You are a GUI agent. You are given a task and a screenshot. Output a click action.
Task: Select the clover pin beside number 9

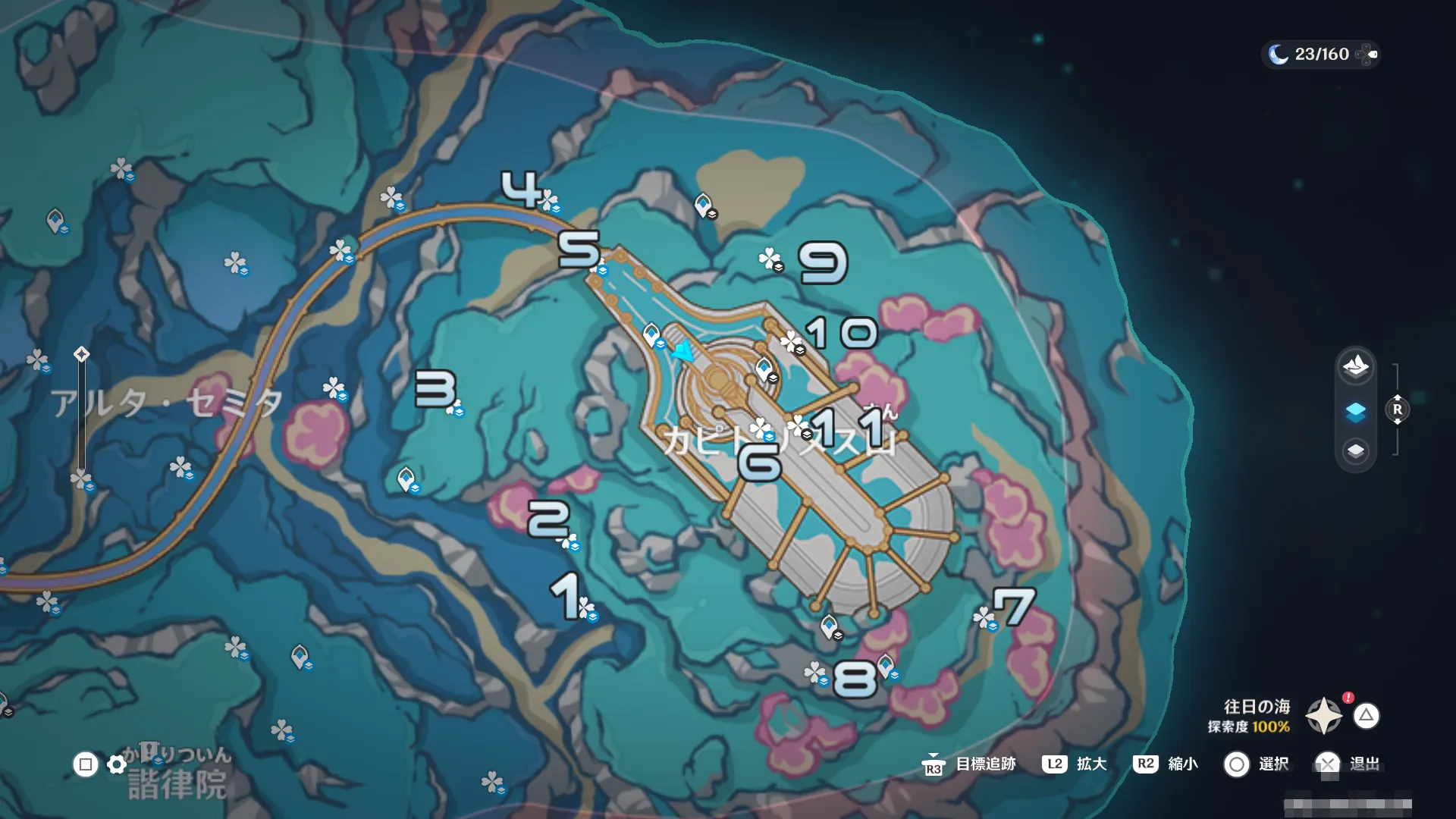point(770,259)
